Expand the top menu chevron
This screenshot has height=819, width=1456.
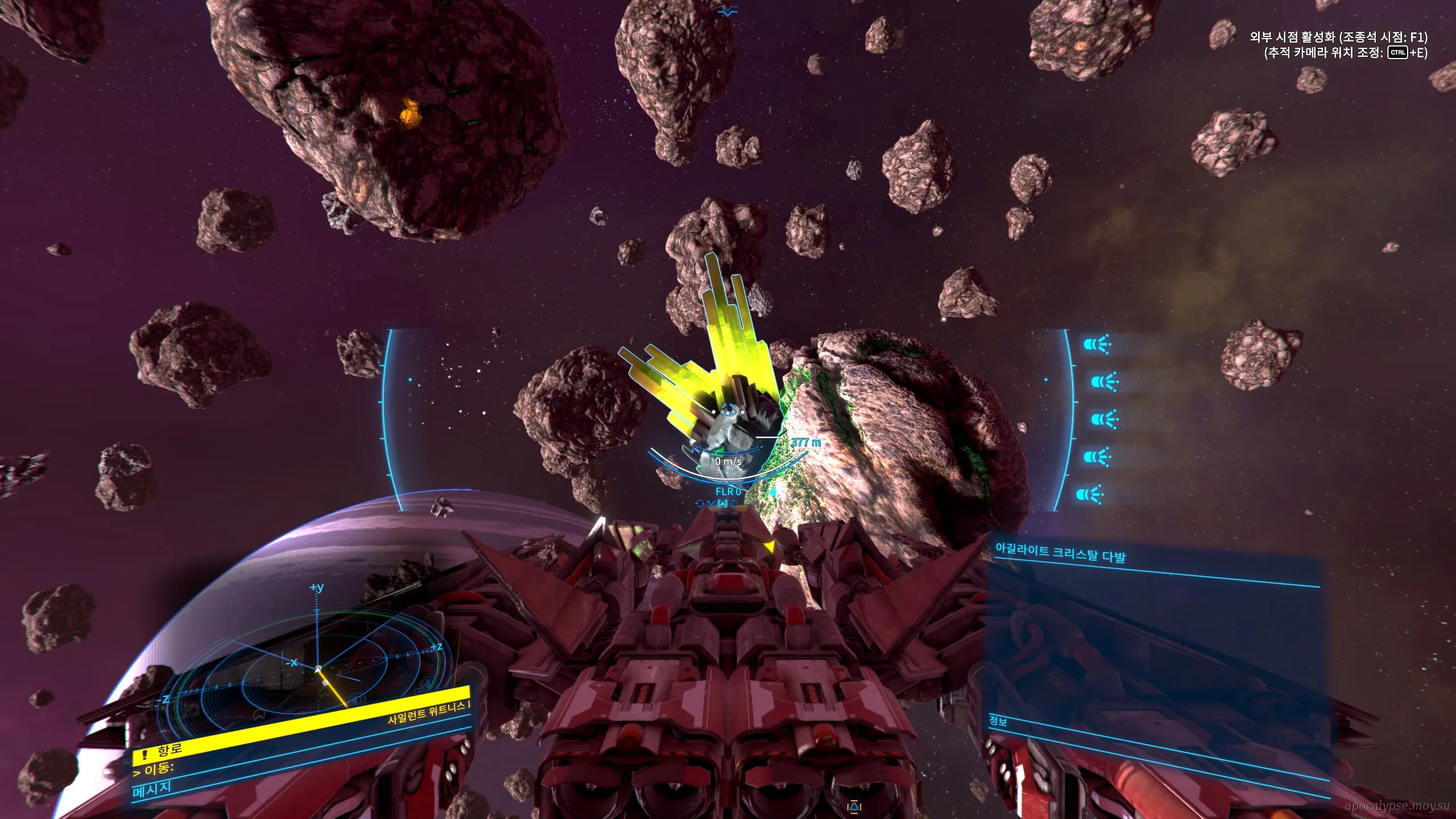click(x=727, y=11)
